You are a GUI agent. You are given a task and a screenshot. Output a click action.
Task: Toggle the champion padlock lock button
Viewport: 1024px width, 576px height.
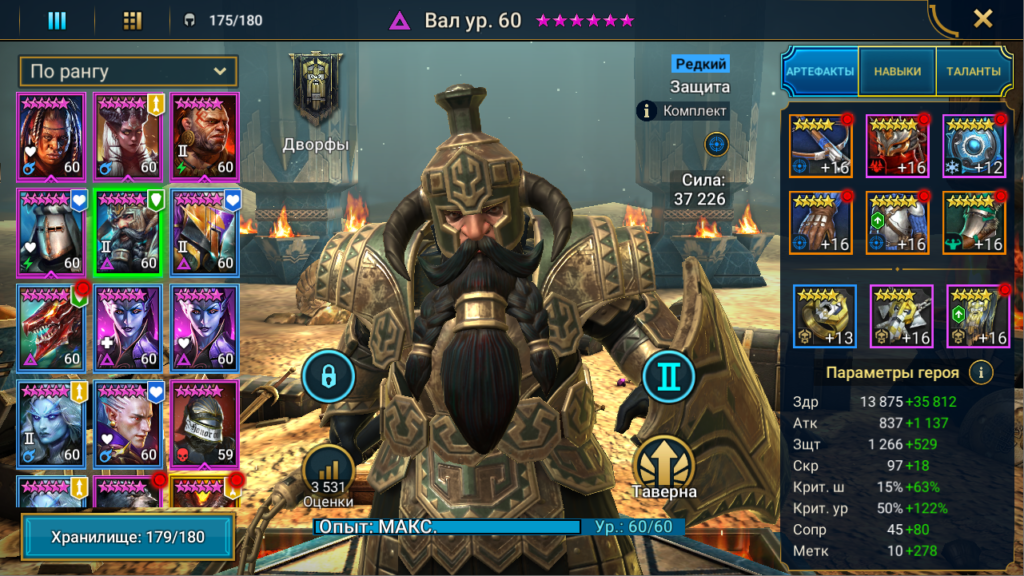pos(327,376)
